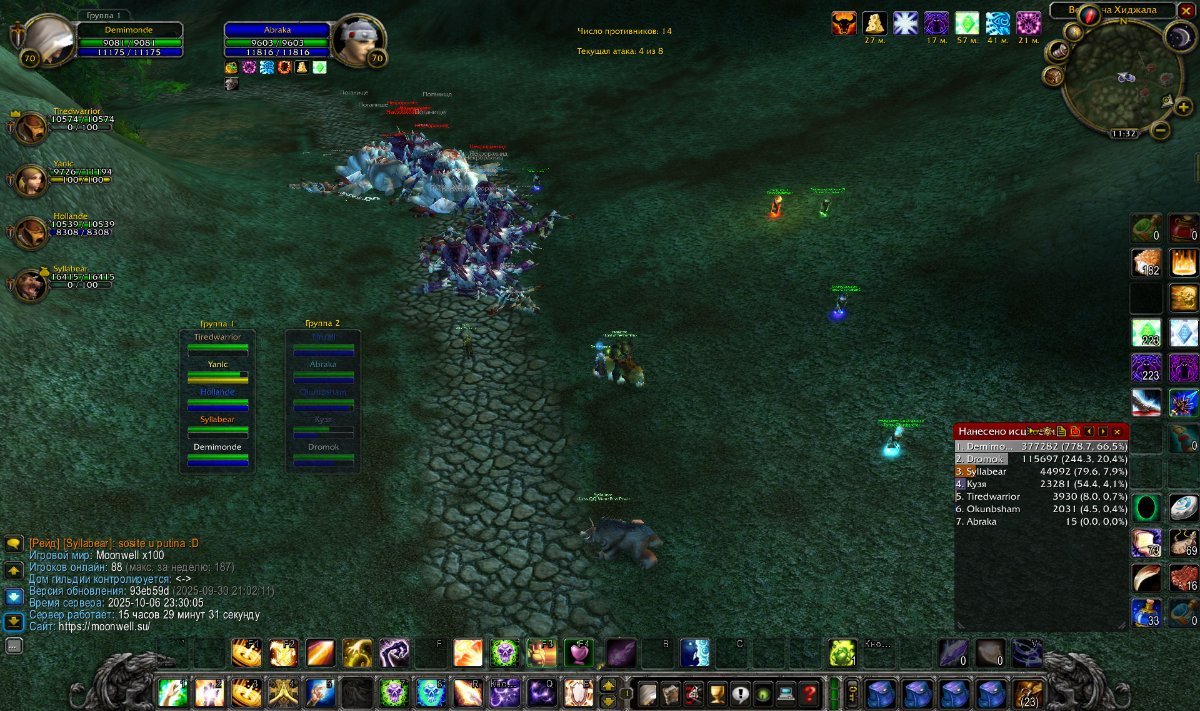Image resolution: width=1200 pixels, height=711 pixels.
Task: Open the chat menu speech bubble button
Action: point(14,543)
